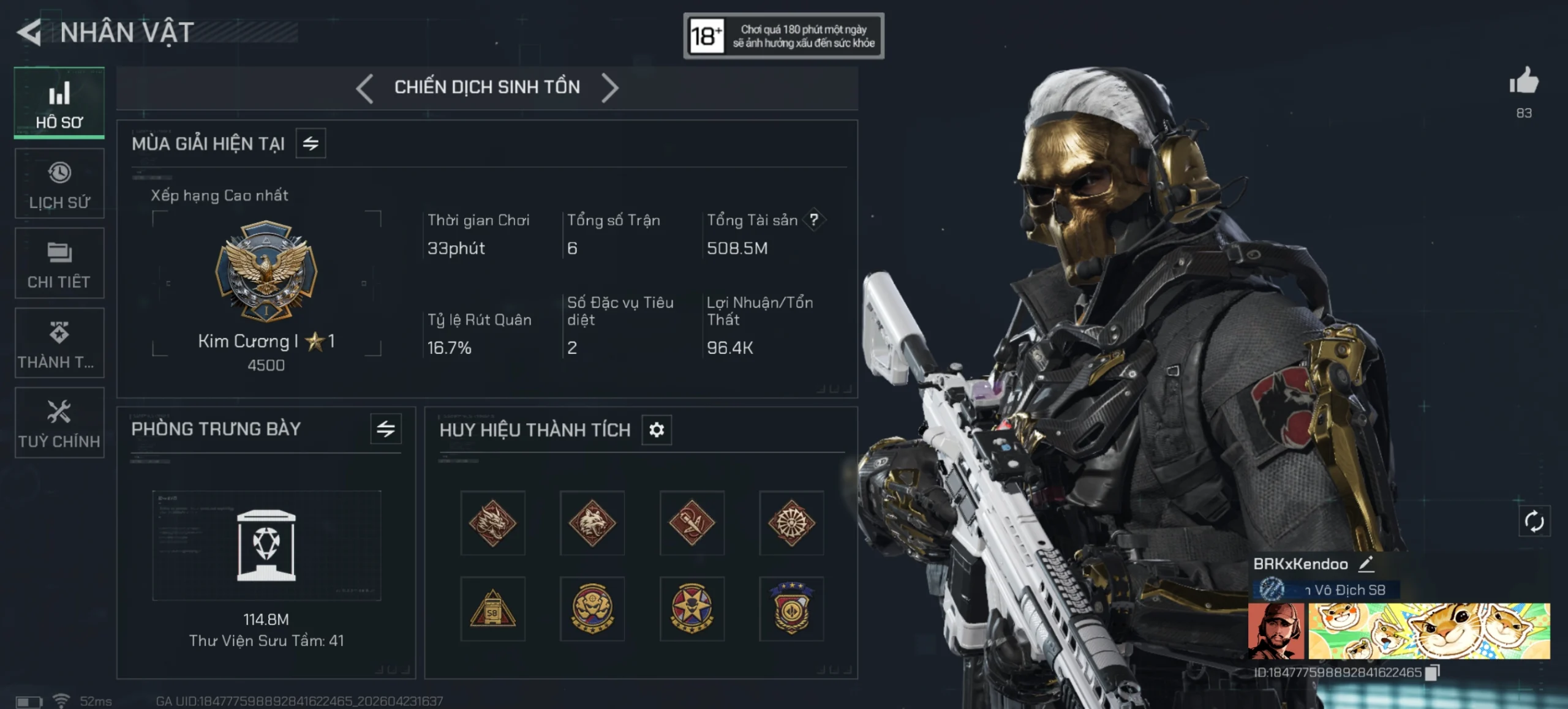This screenshot has width=1568, height=709.
Task: Swap the MÙA GIẢI HIỆN TẠI season view
Action: tap(311, 144)
